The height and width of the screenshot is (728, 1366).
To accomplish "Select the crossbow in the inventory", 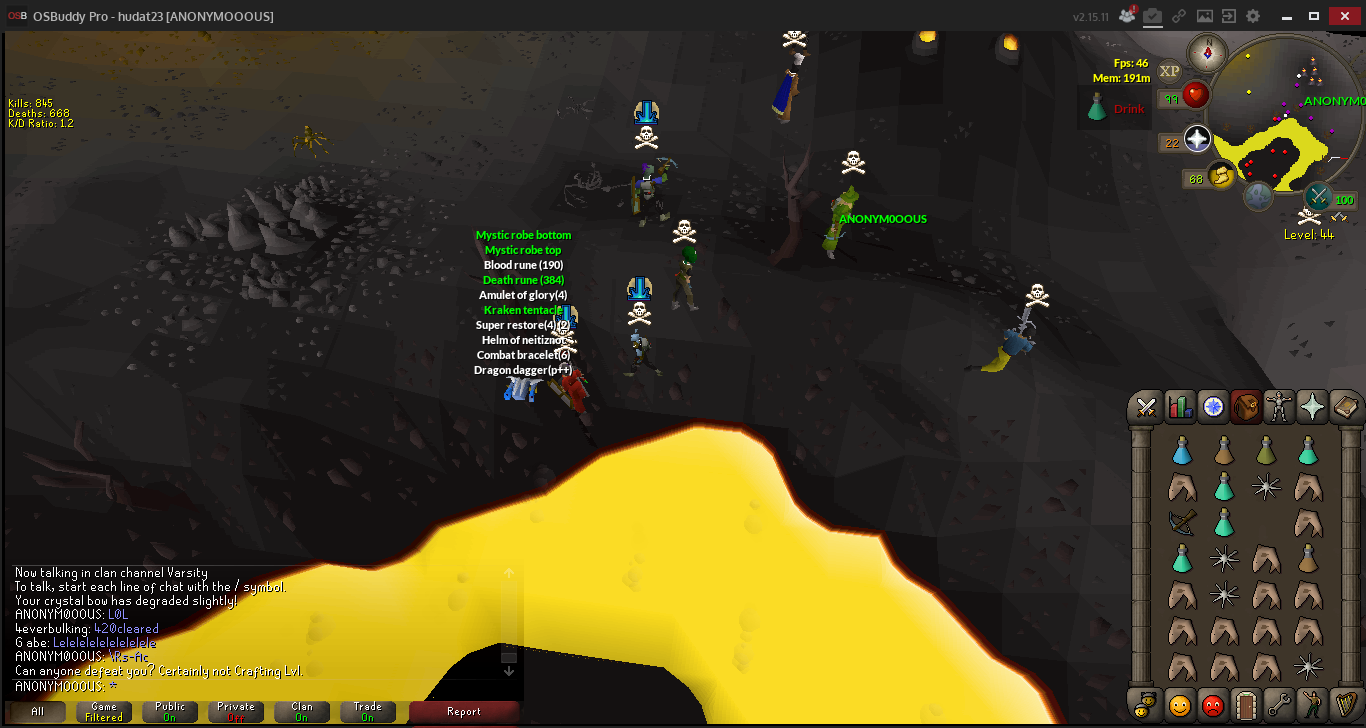I will coord(1182,522).
